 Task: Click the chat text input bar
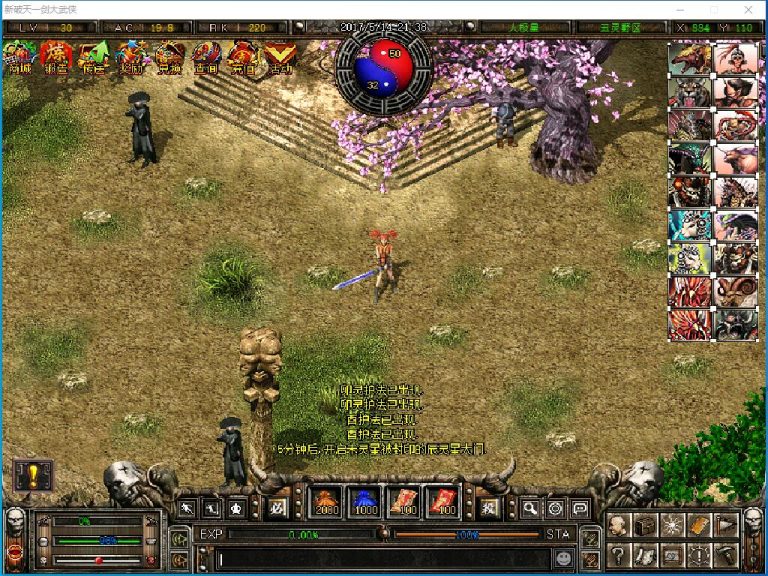click(380, 558)
